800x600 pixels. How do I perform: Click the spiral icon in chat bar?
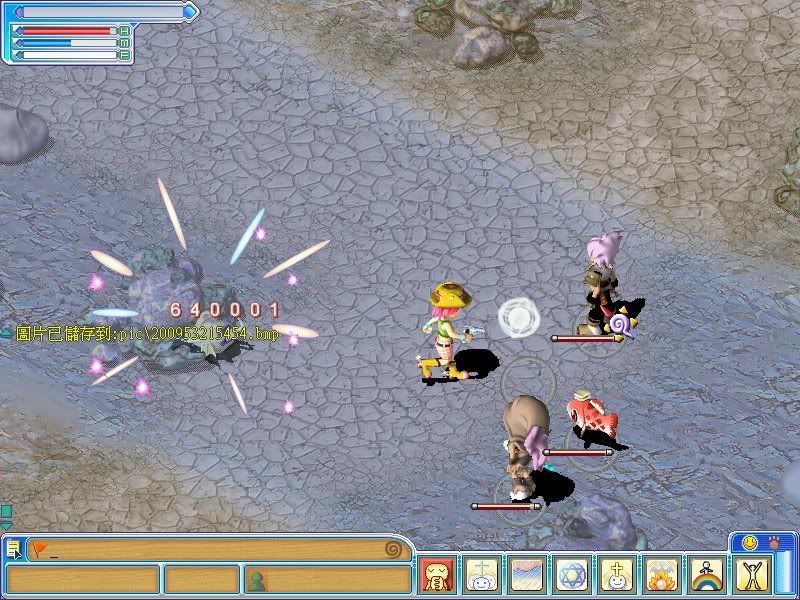point(396,549)
